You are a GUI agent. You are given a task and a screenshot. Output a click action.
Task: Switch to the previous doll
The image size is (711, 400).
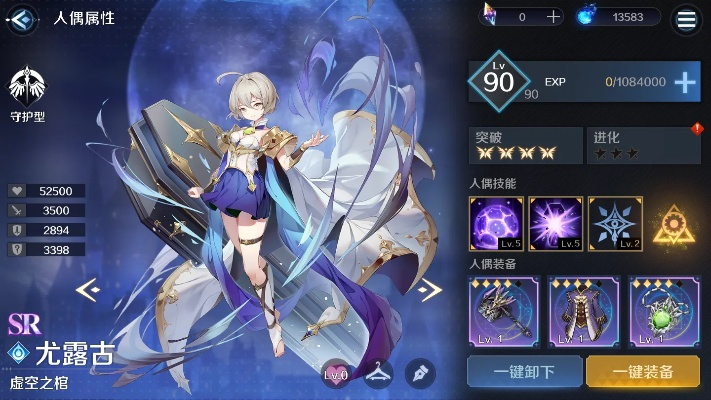88,290
